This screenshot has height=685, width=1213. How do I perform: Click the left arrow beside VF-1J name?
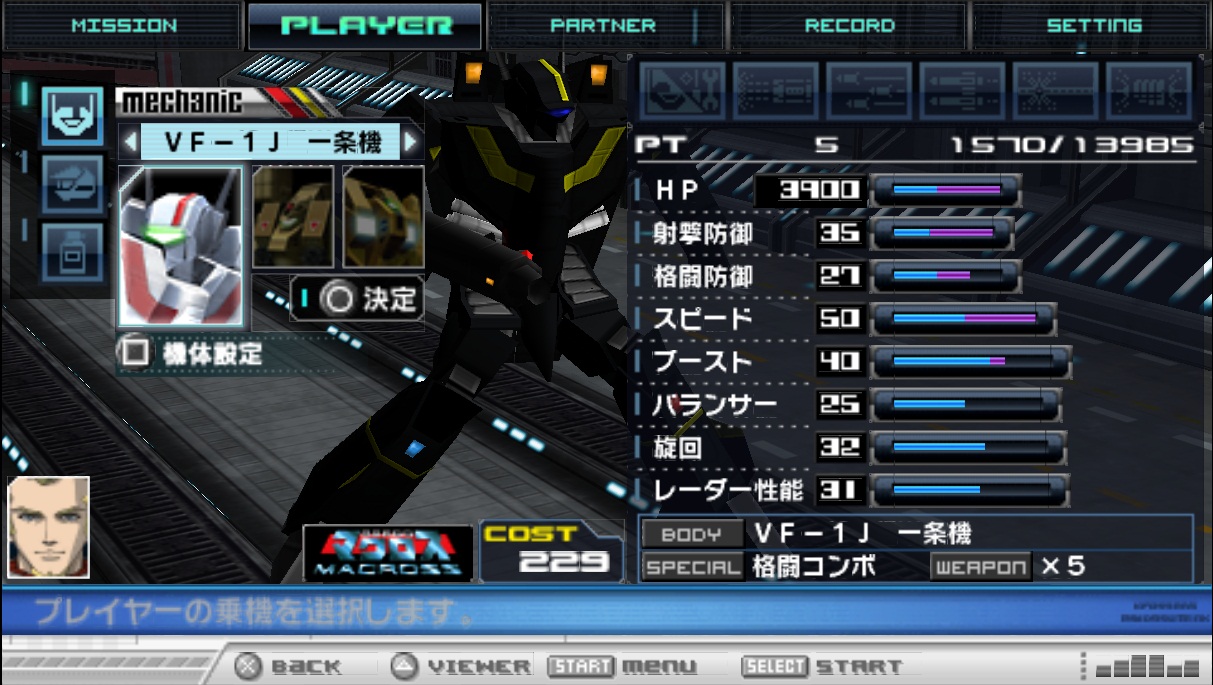129,142
